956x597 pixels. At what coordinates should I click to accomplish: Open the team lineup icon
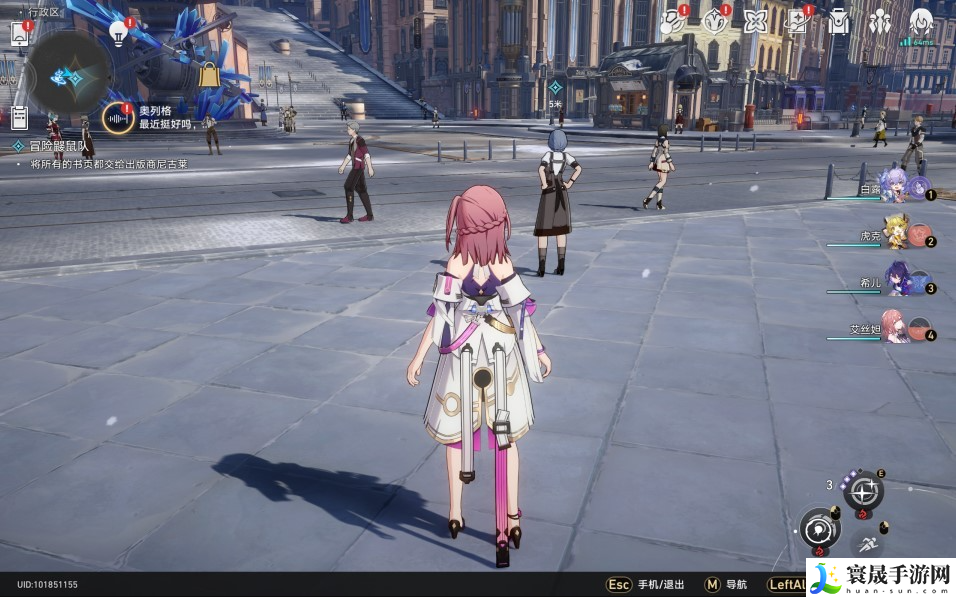pos(880,21)
